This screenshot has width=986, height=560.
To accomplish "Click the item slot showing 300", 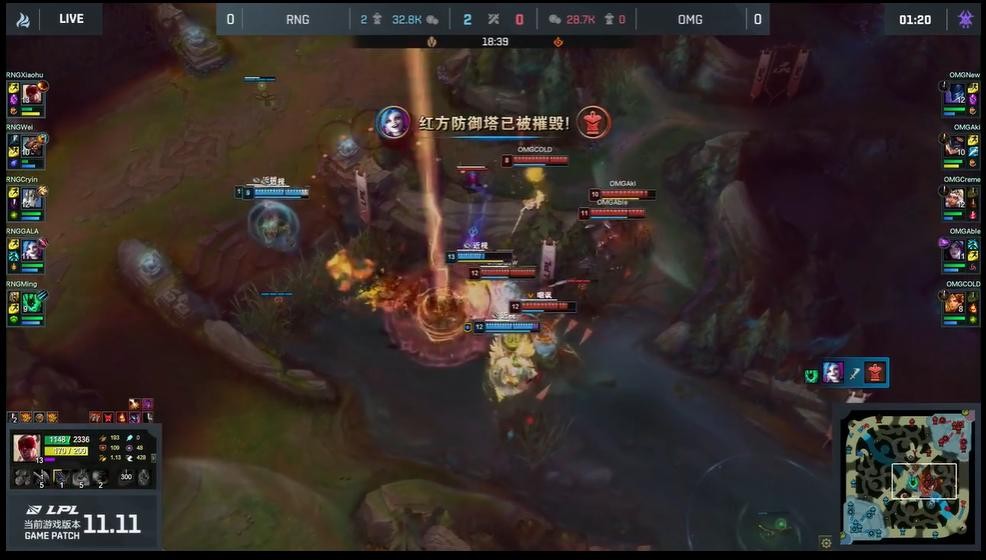I will (x=126, y=478).
